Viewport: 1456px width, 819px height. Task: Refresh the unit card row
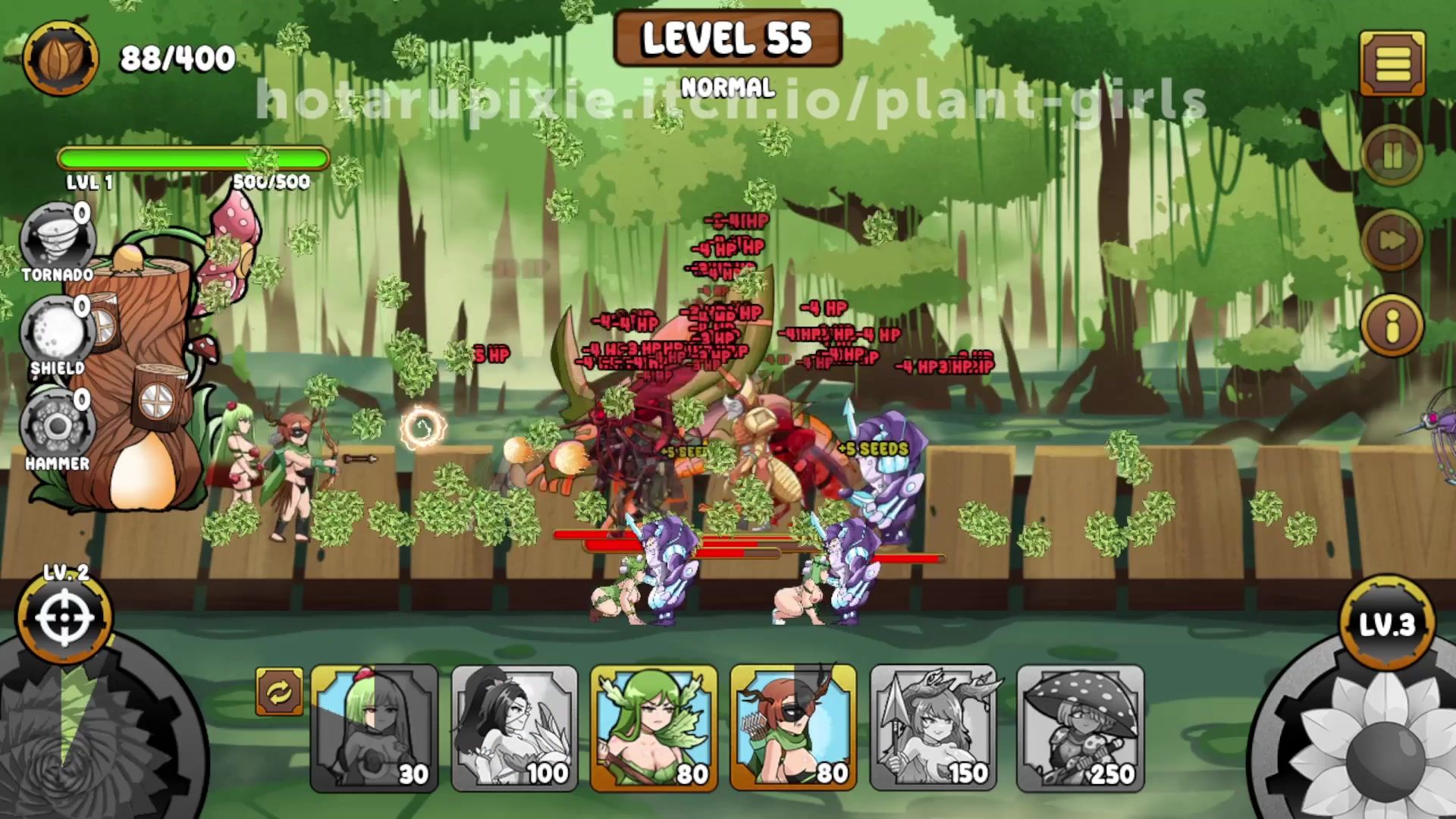[x=279, y=692]
